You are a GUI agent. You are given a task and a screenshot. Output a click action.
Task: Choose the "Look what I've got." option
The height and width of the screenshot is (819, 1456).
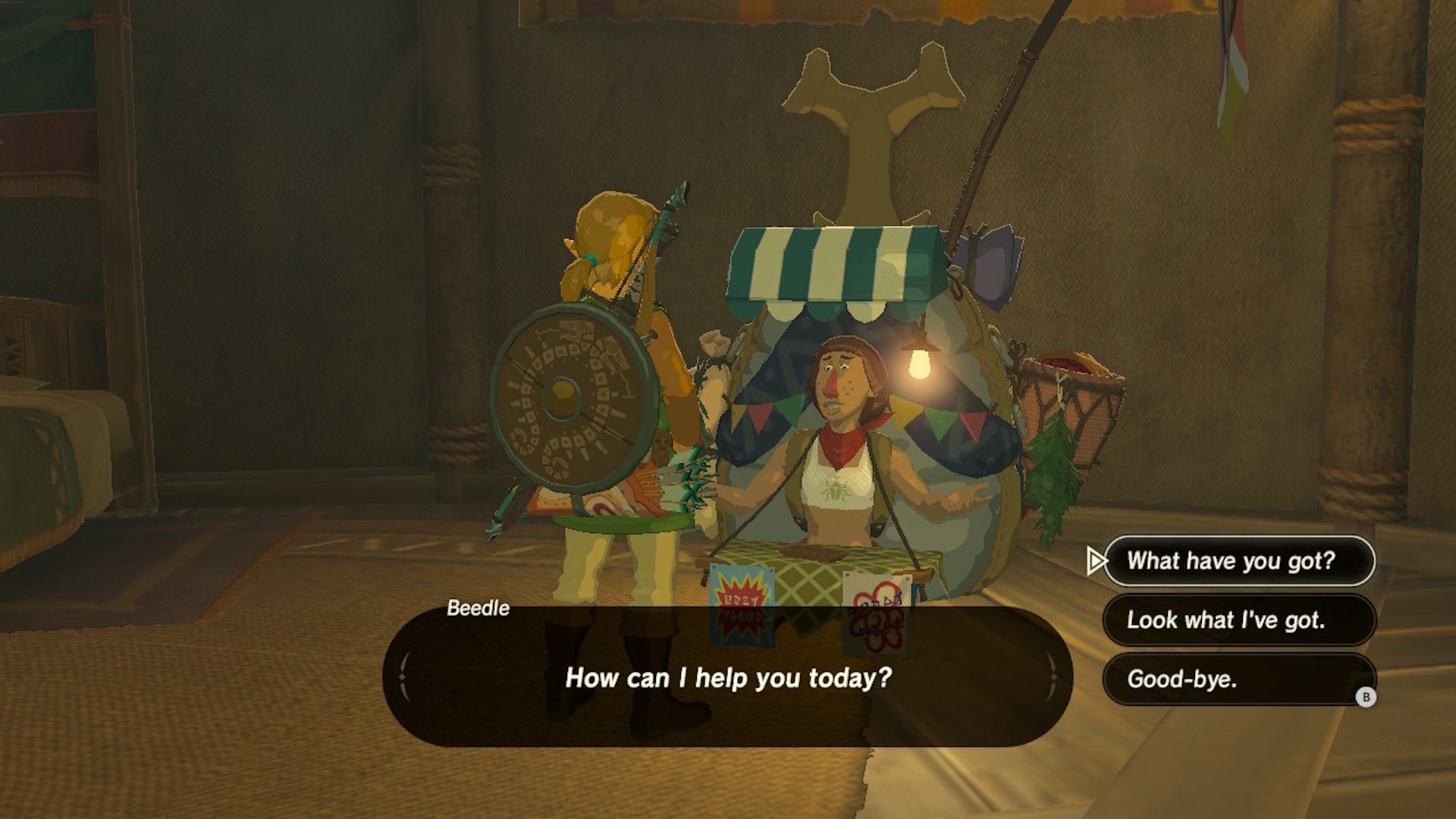point(1238,620)
